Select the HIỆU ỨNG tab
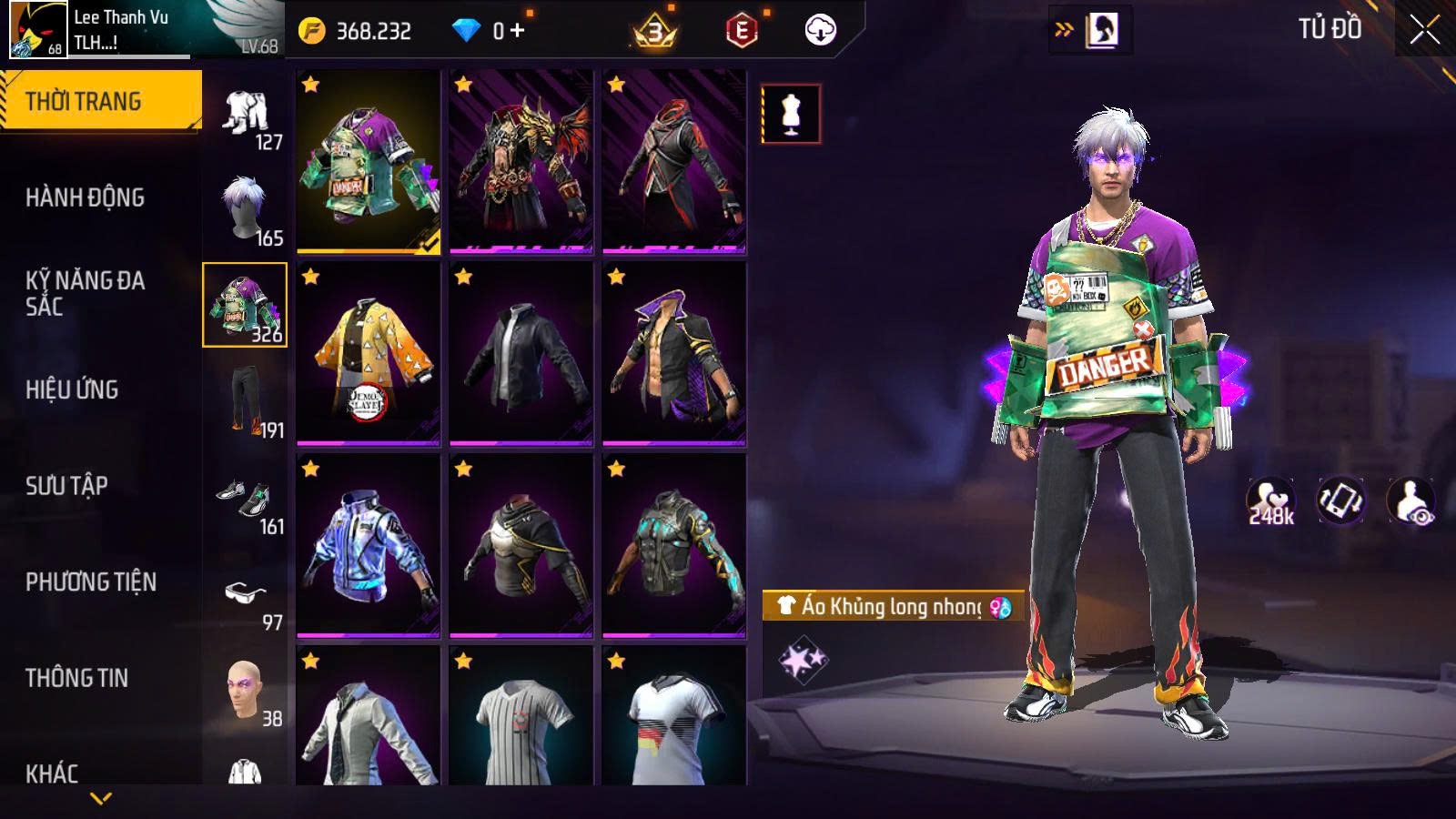The width and height of the screenshot is (1456, 819). tap(72, 389)
